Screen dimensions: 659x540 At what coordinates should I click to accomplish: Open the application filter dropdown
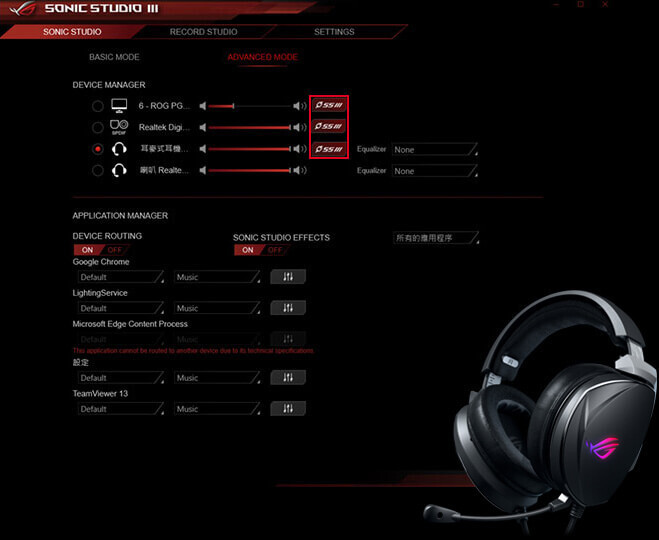click(x=435, y=238)
